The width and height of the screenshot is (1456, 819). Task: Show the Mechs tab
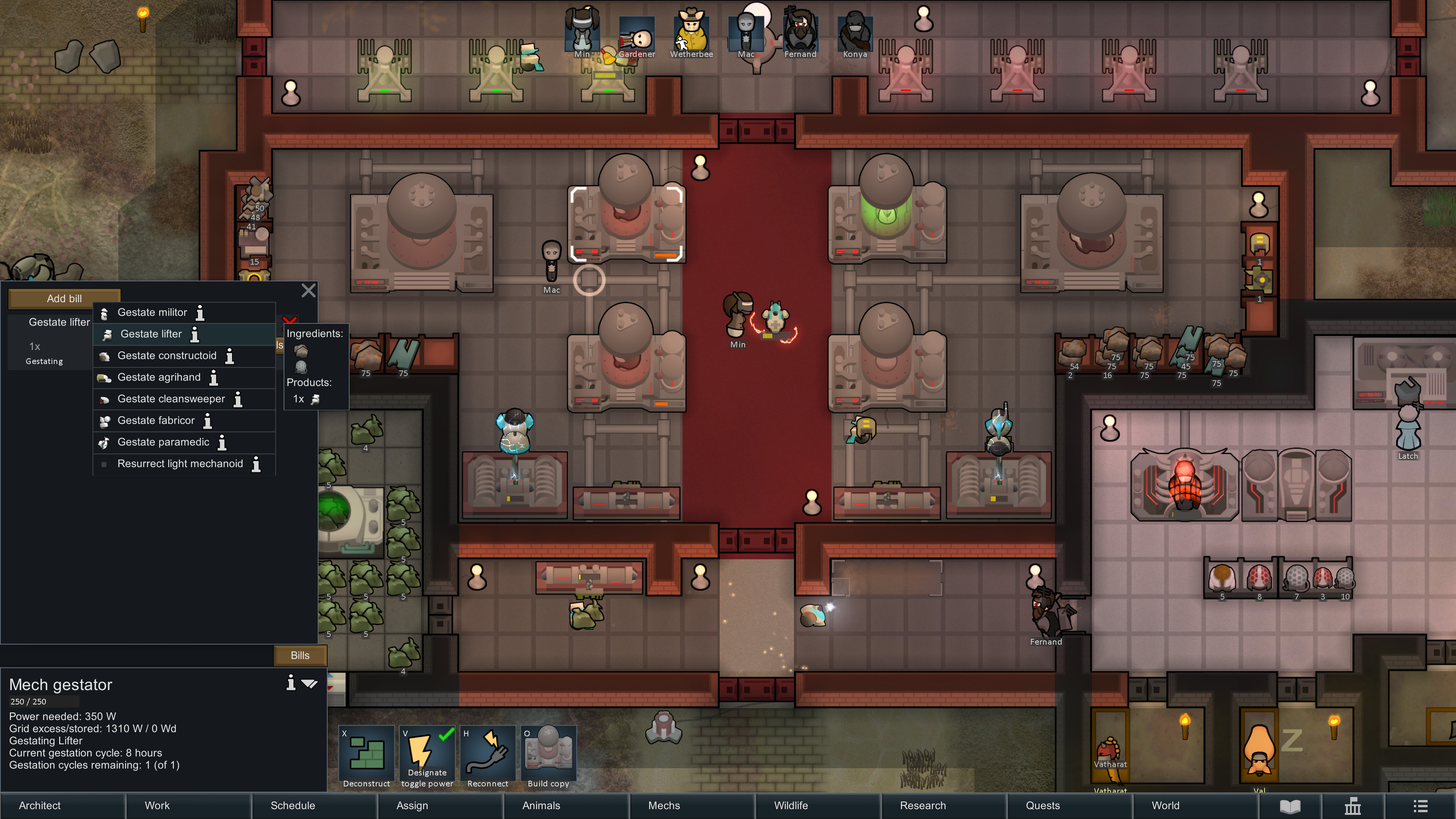pos(664,805)
